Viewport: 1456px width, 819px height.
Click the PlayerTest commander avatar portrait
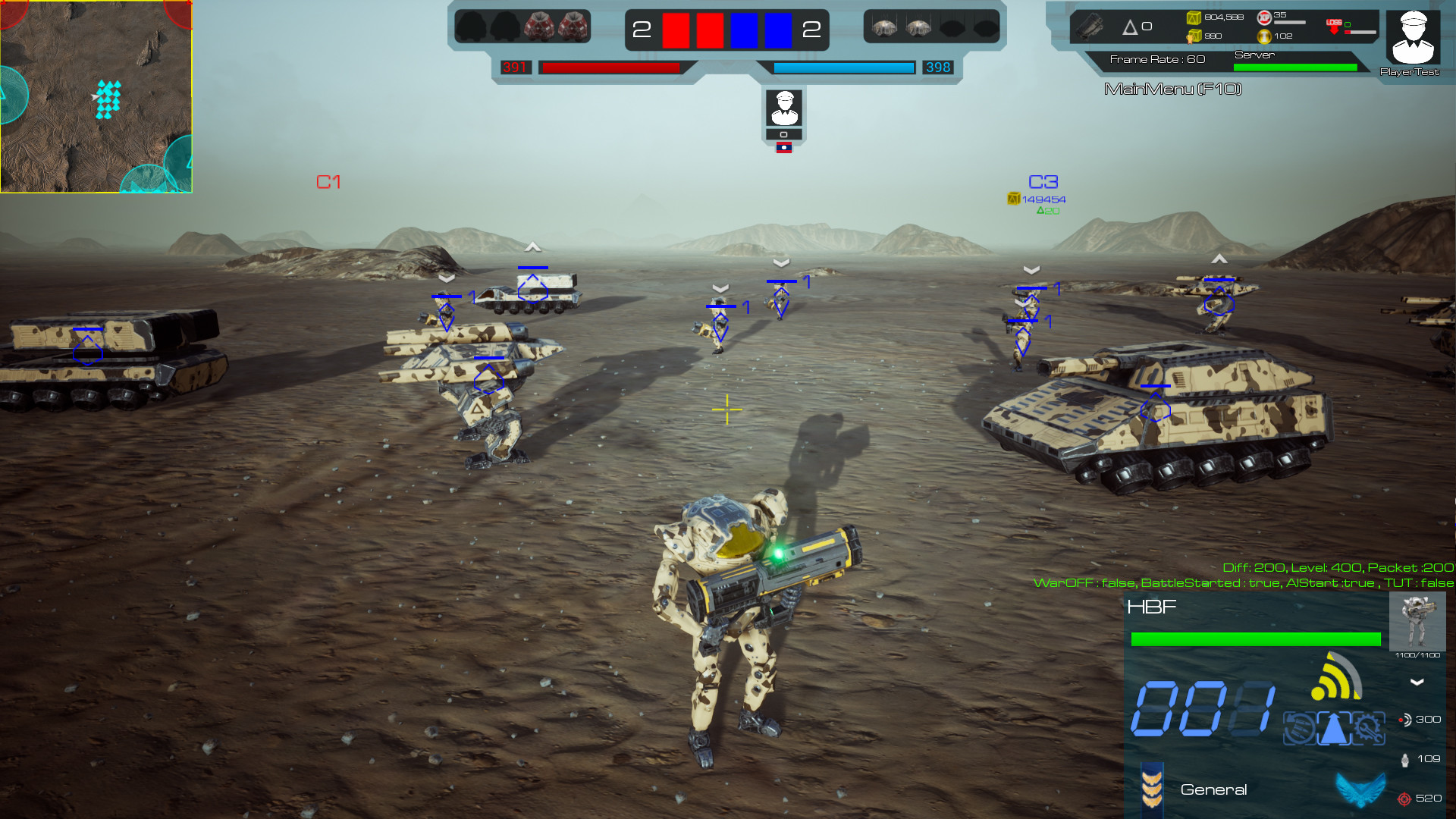[1413, 36]
